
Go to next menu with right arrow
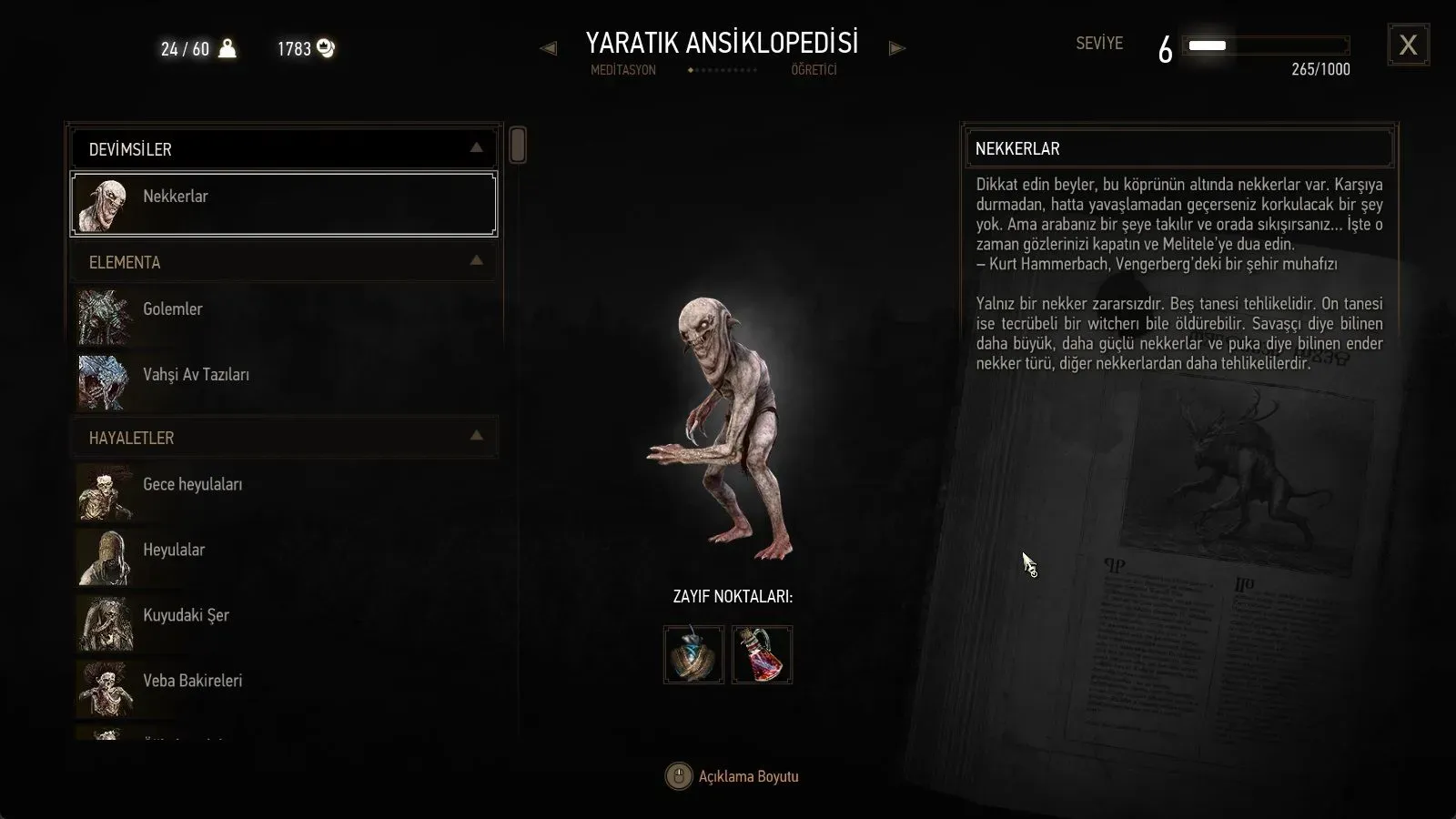pos(897,48)
